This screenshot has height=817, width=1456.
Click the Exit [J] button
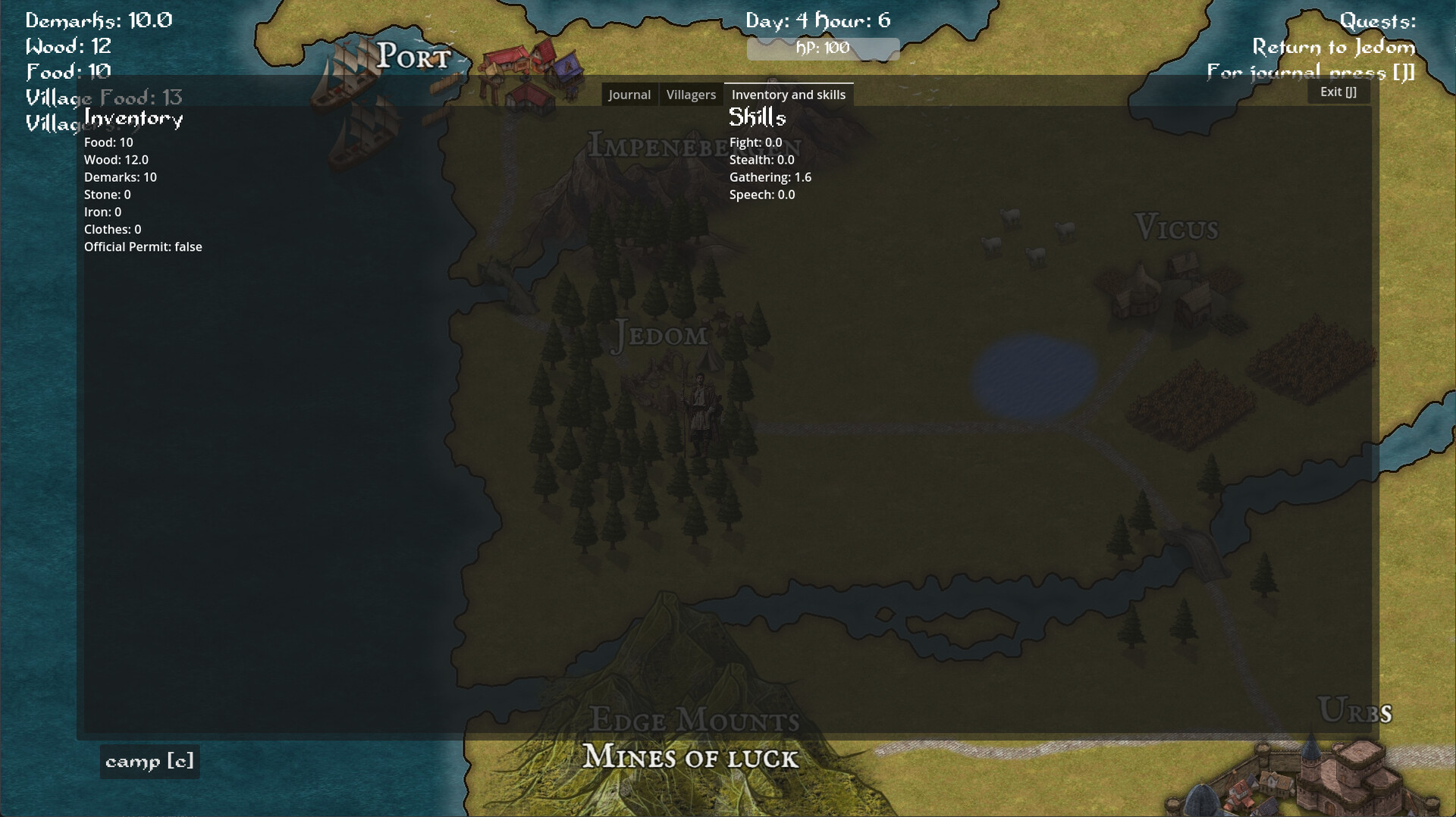pos(1338,91)
